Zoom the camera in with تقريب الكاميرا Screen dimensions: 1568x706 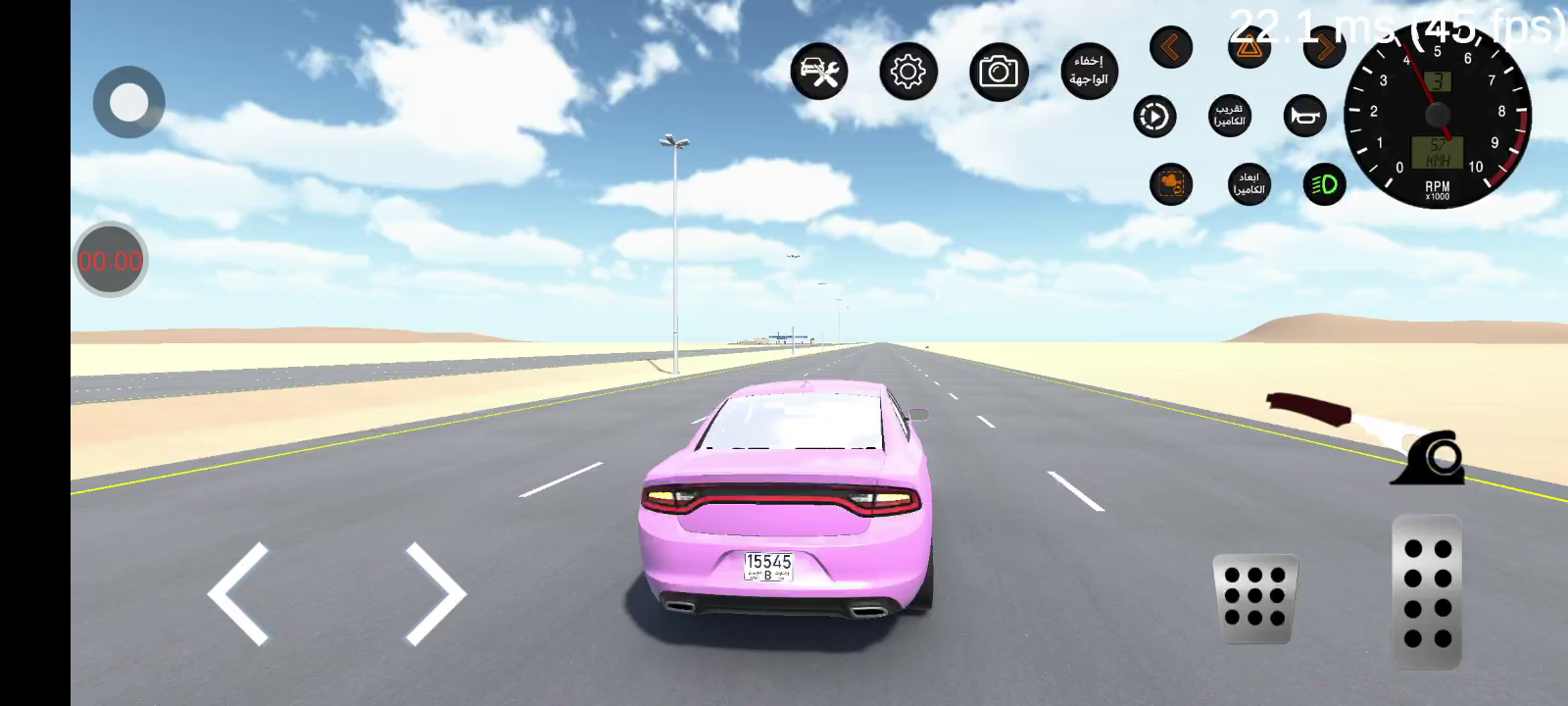(x=1230, y=116)
